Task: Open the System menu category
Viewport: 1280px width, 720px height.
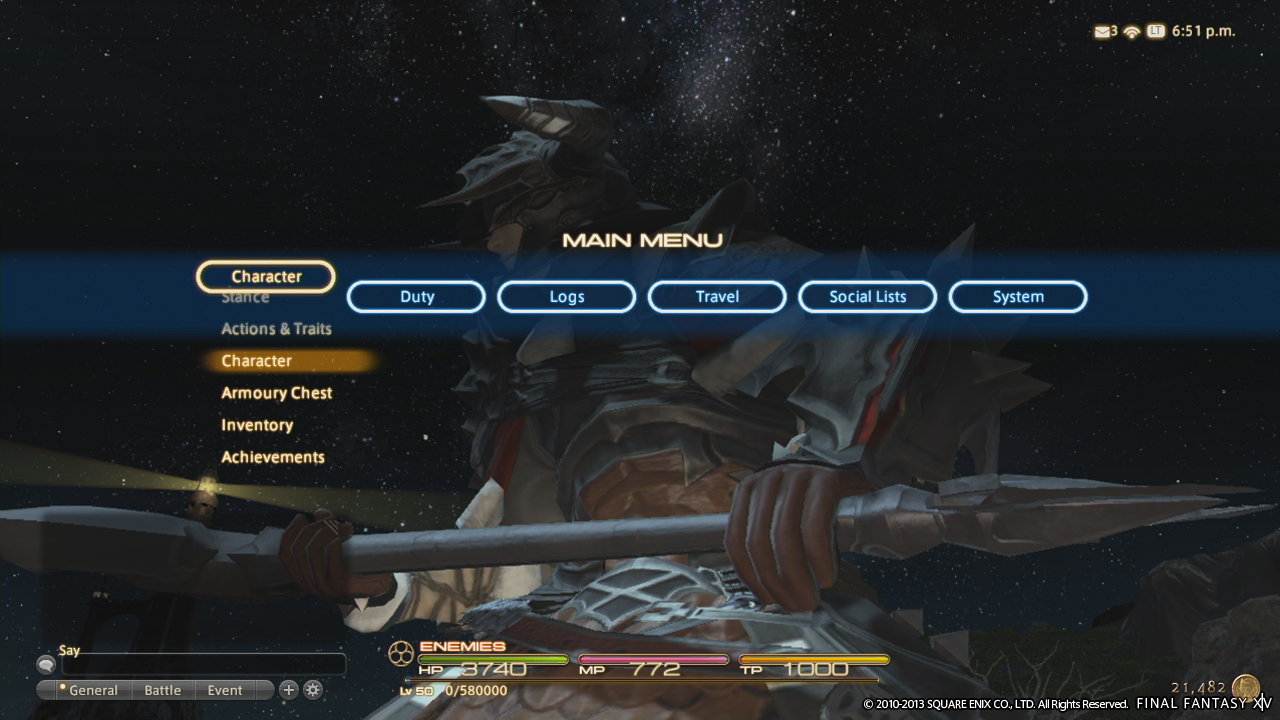Action: (x=1018, y=297)
